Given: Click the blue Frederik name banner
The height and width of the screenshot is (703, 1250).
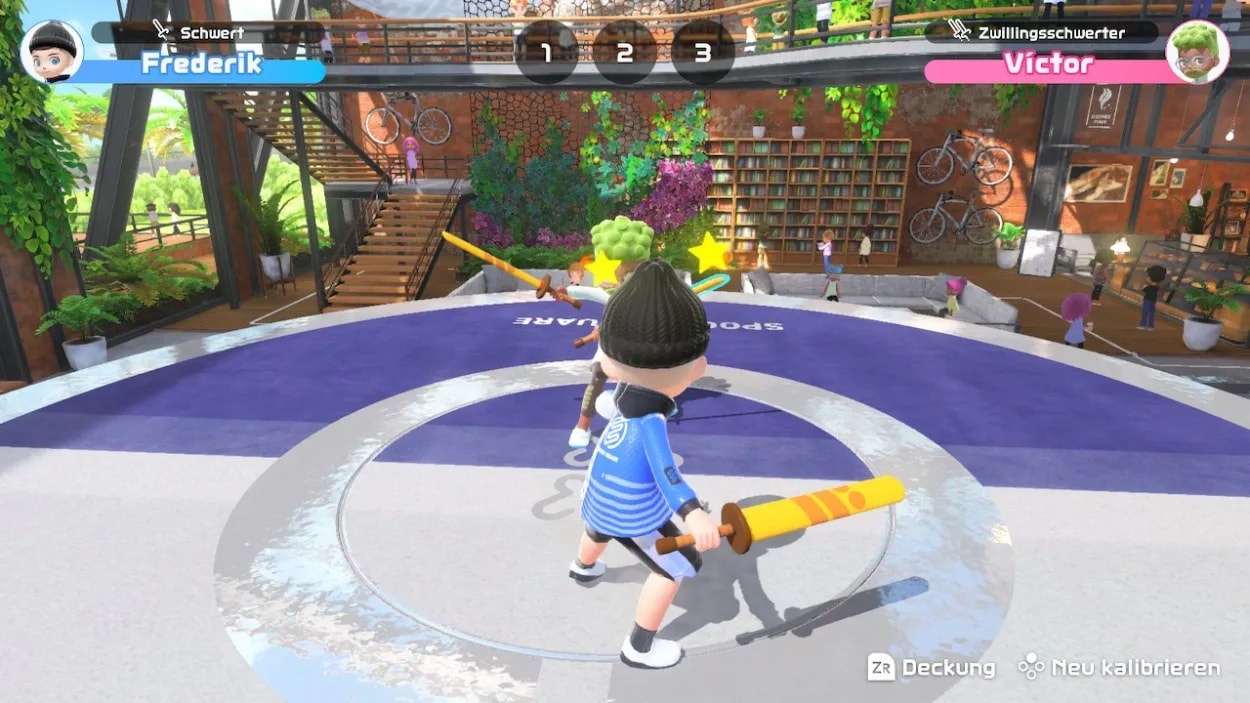Looking at the screenshot, I should pos(200,66).
